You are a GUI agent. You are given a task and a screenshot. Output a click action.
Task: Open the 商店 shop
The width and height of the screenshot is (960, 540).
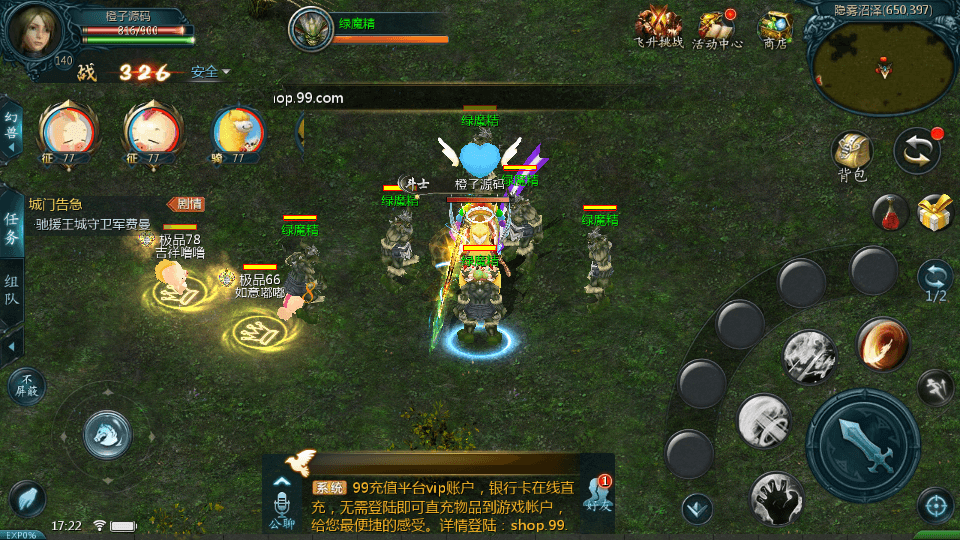774,26
